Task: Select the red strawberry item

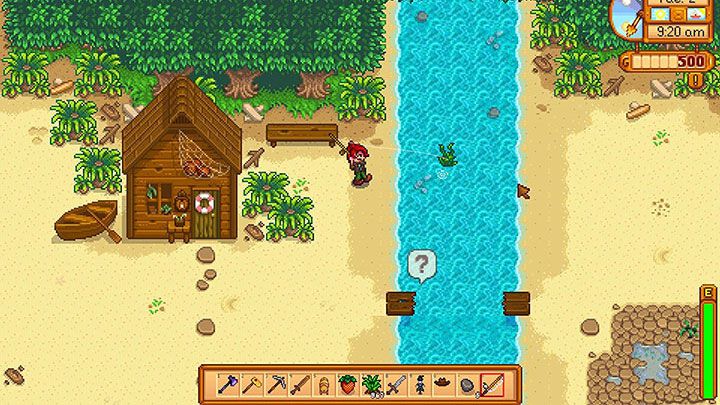Action: click(348, 384)
